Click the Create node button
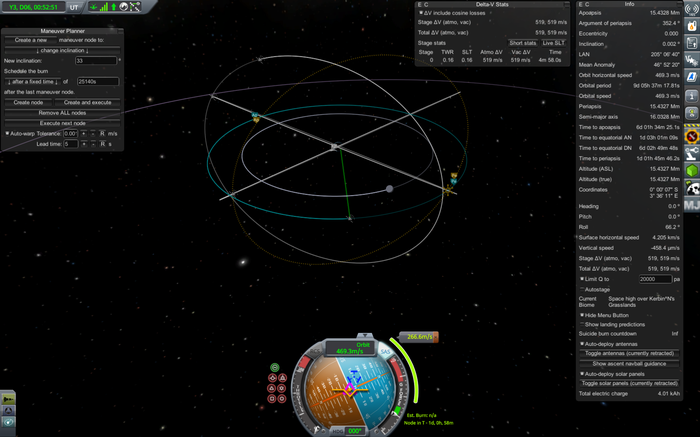Screen dimensions: 700x437 tap(28, 102)
